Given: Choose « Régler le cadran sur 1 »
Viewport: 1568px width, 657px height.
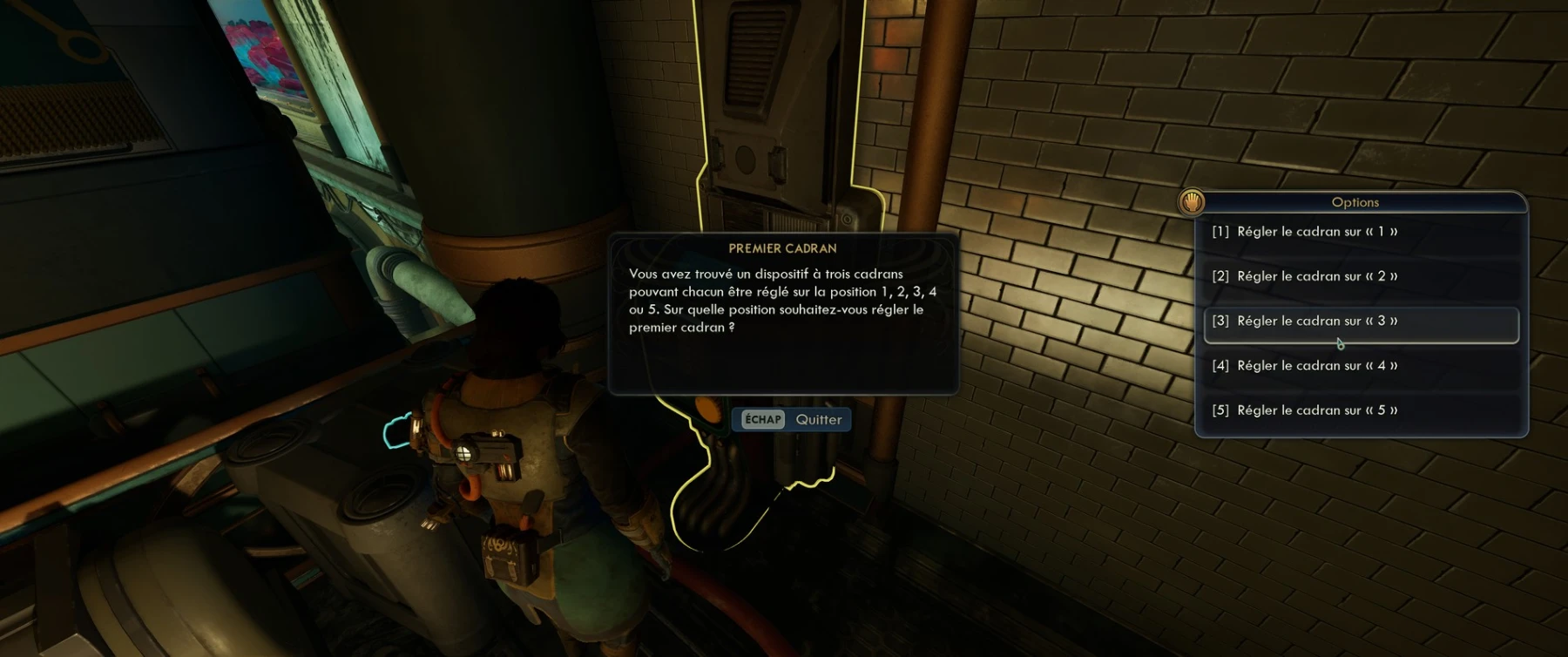Looking at the screenshot, I should click(x=1316, y=232).
